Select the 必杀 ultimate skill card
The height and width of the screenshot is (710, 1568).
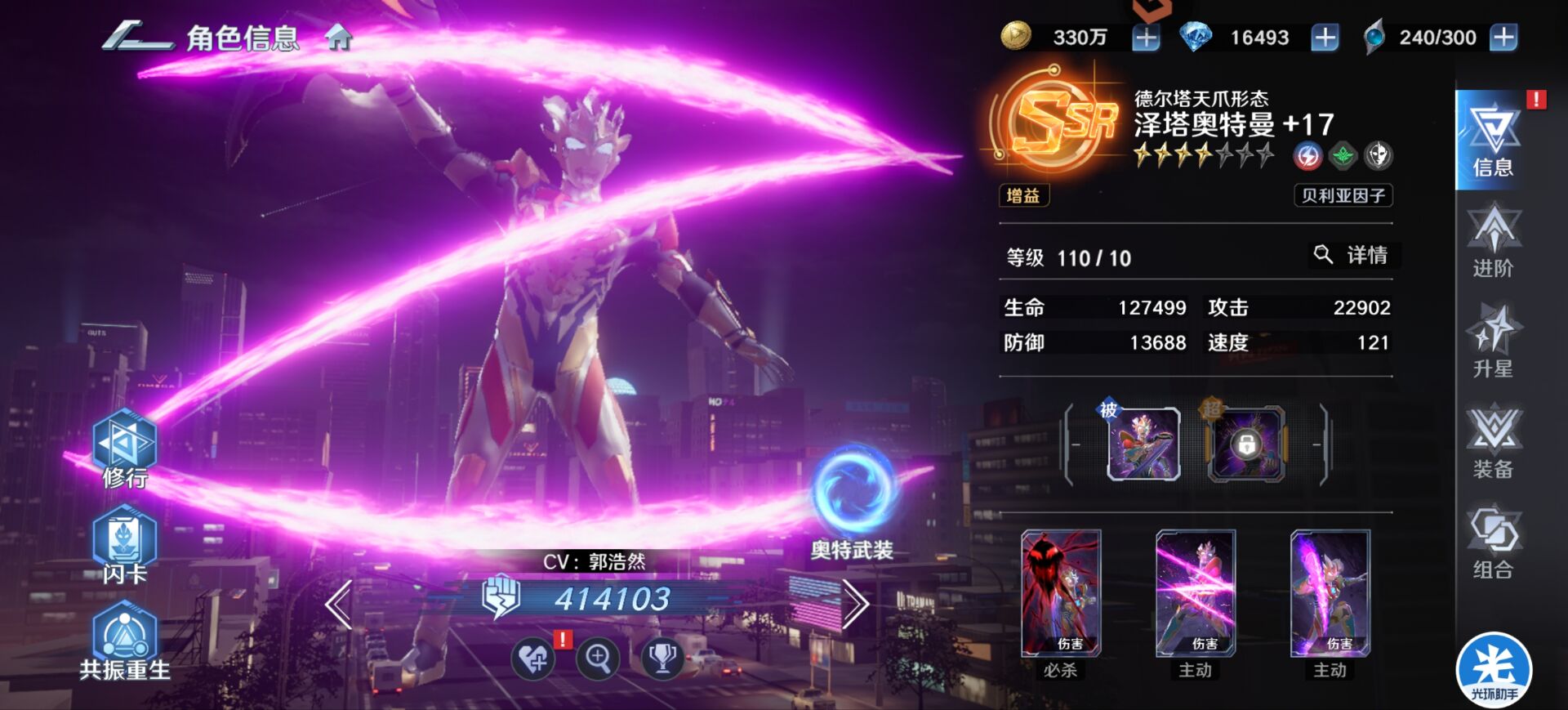1061,594
